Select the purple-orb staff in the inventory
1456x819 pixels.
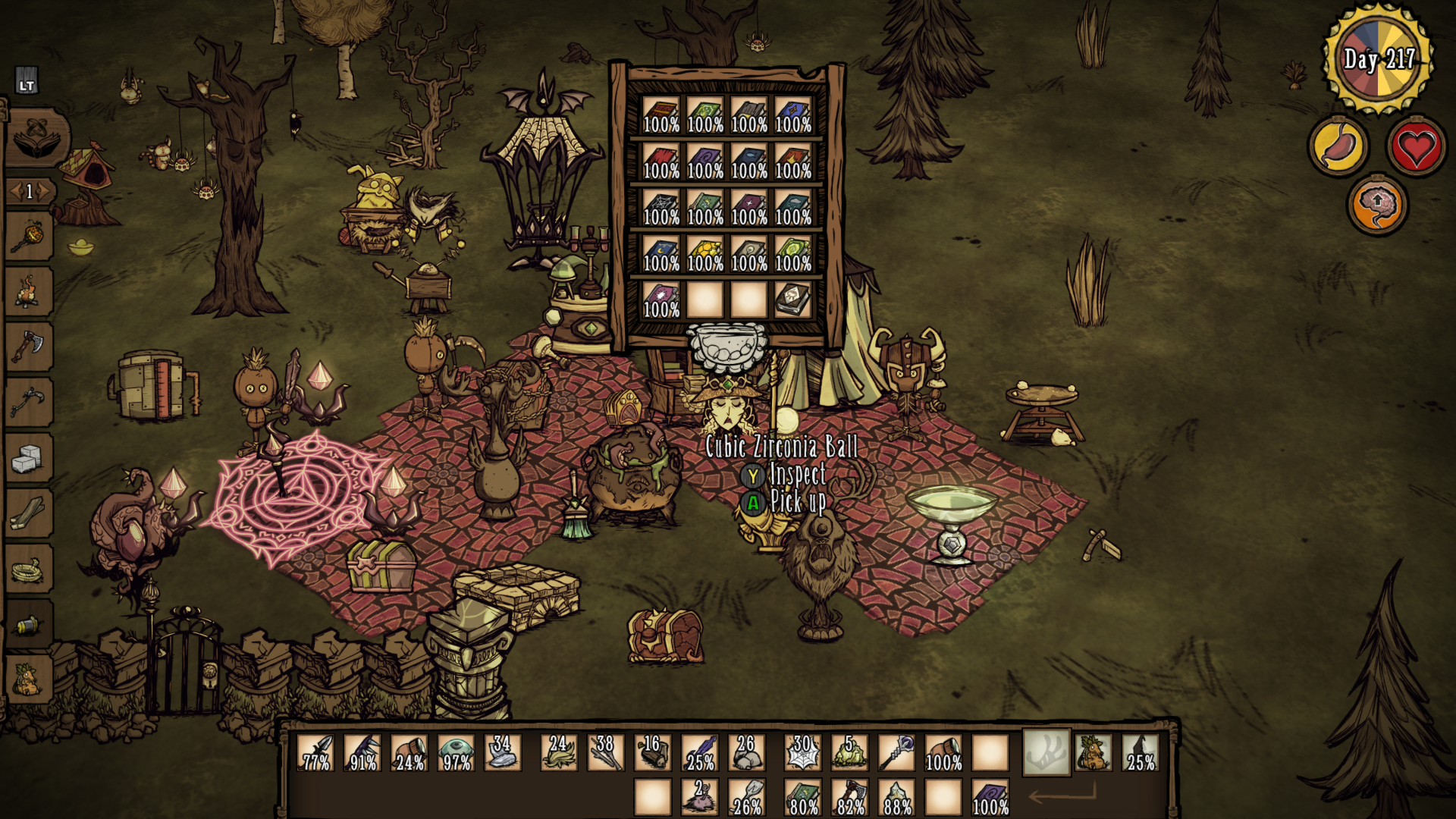(896, 752)
